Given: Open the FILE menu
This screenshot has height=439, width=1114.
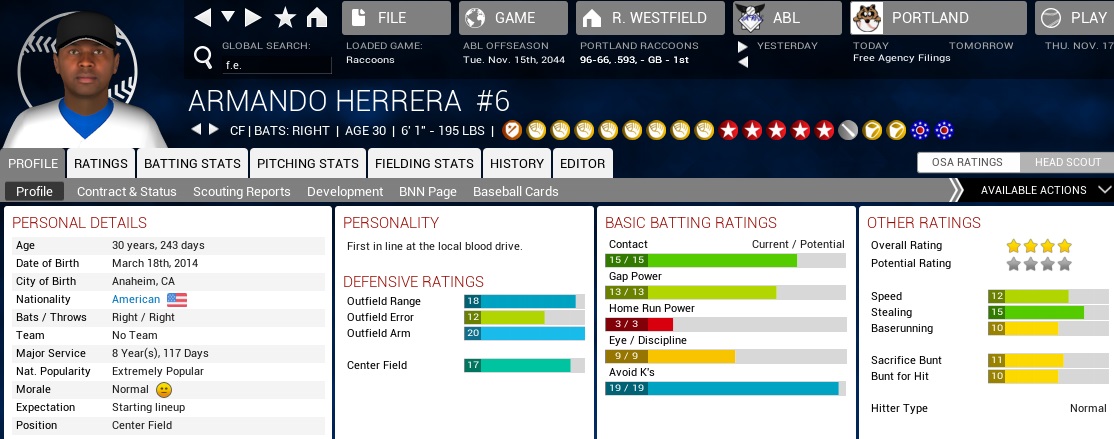Looking at the screenshot, I should point(395,18).
